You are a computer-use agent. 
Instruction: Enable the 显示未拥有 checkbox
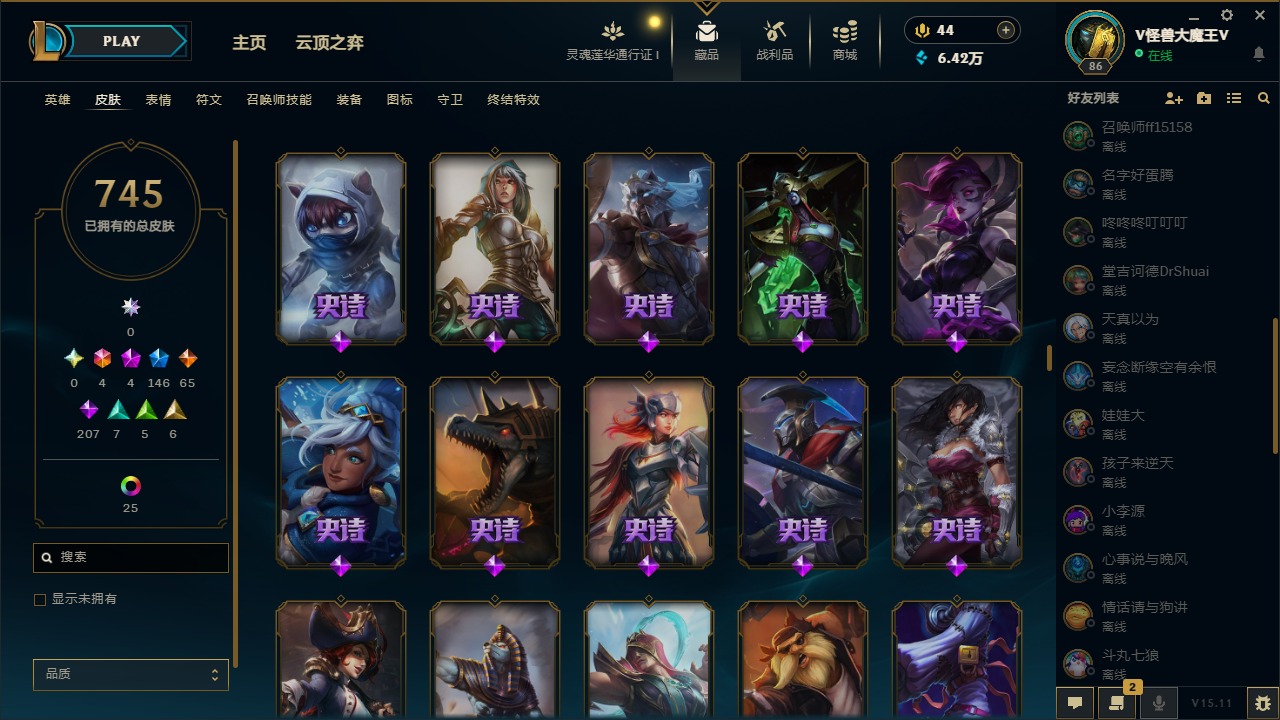[x=39, y=599]
